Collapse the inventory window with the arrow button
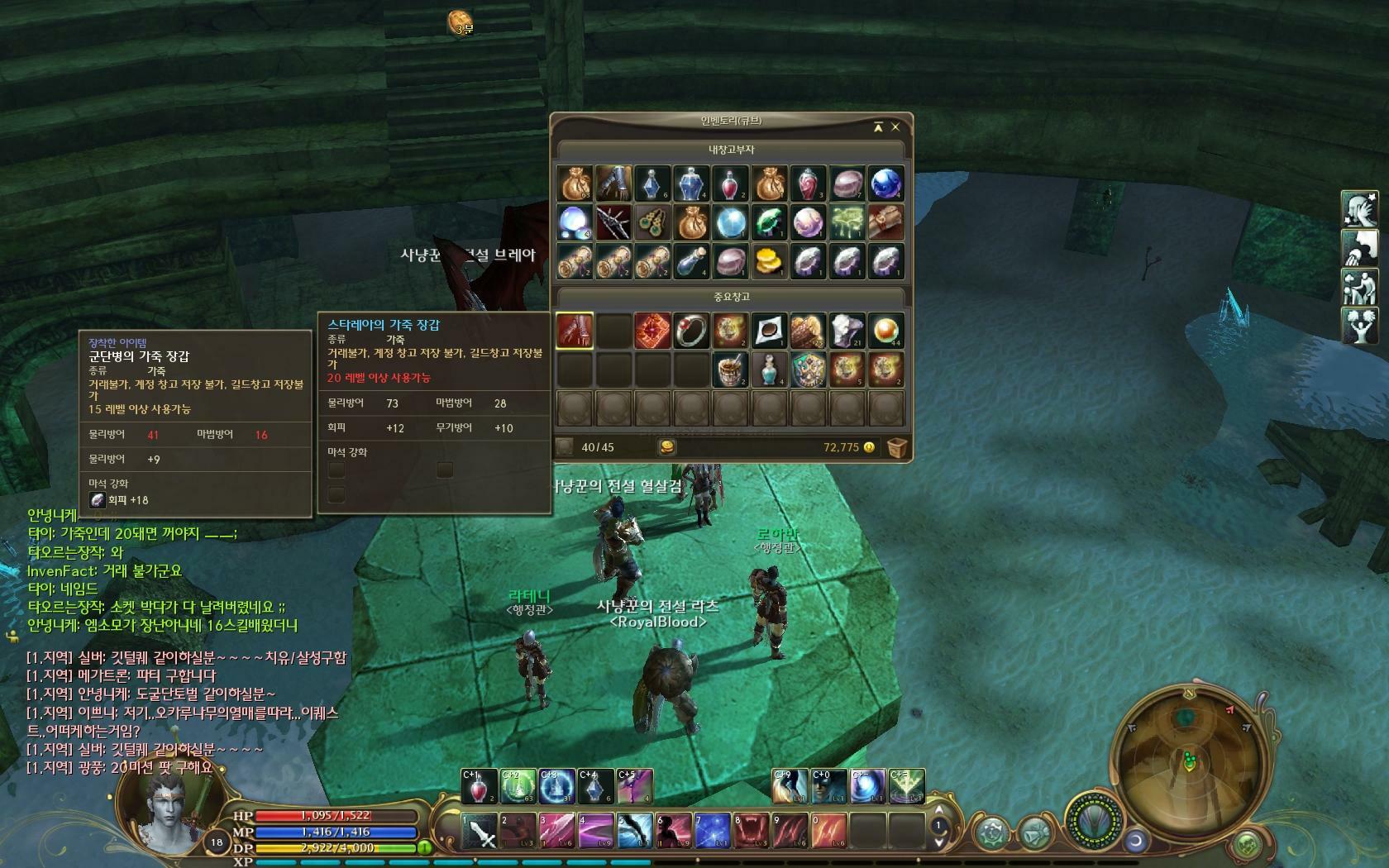Screen dimensions: 1389x868 [878, 127]
